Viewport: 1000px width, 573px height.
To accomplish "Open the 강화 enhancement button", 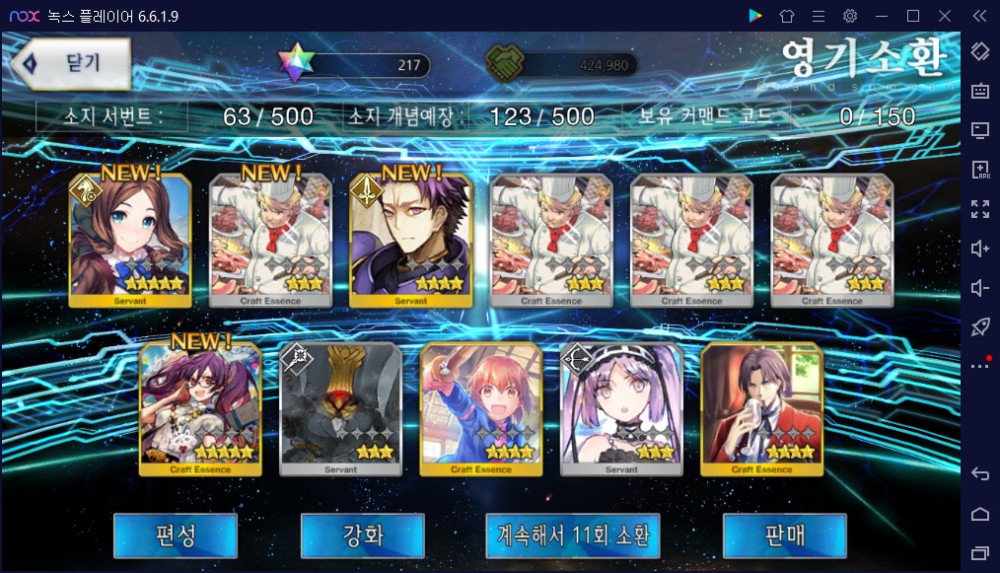I will coord(362,536).
